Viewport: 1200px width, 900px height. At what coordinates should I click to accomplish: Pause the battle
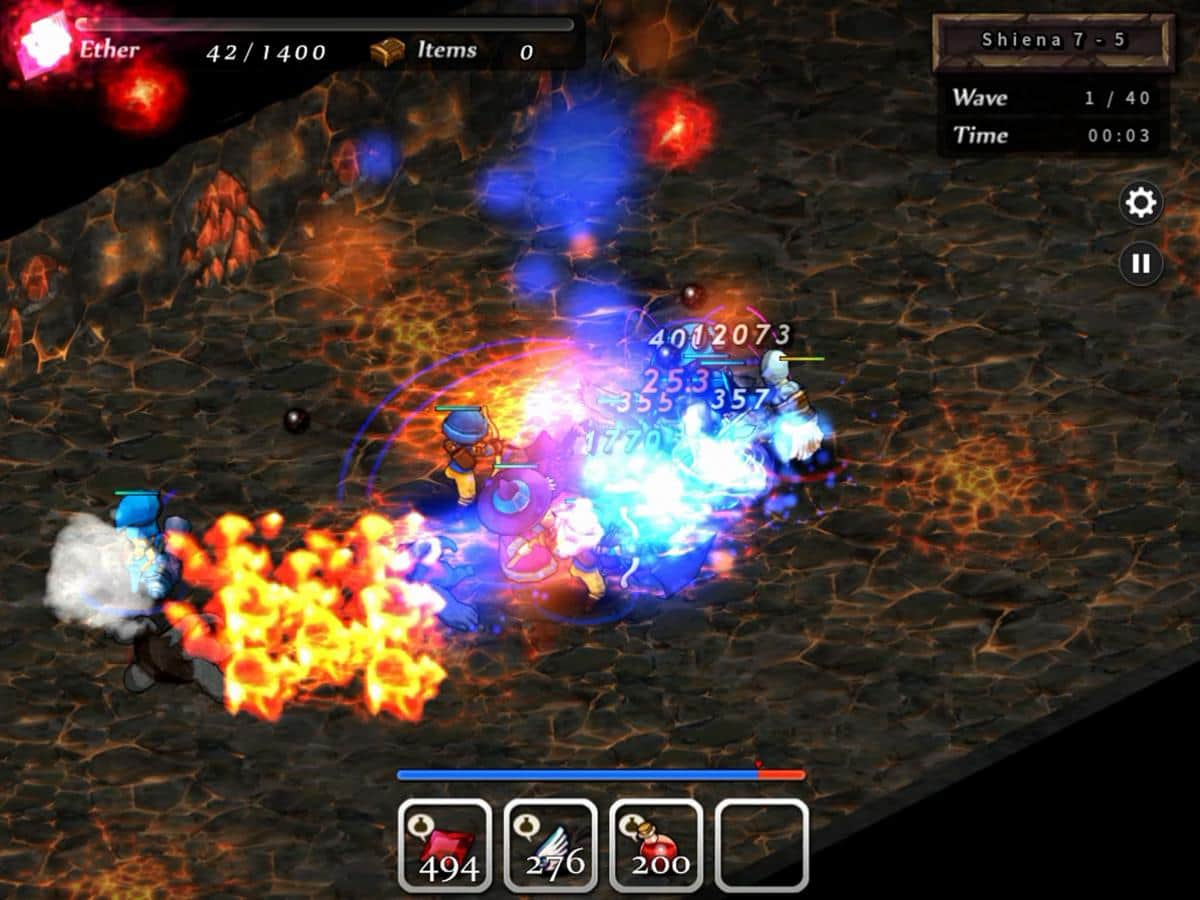coord(1140,265)
